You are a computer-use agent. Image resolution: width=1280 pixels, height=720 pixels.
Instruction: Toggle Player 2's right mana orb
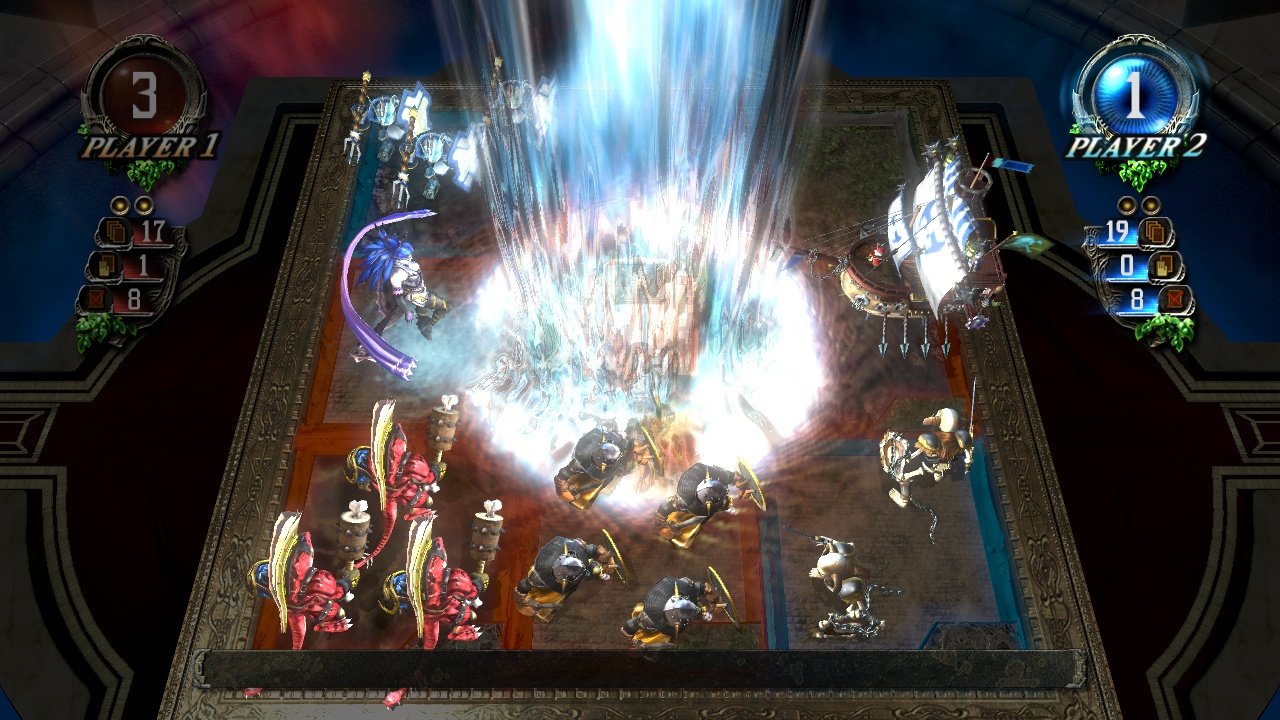[x=1150, y=206]
